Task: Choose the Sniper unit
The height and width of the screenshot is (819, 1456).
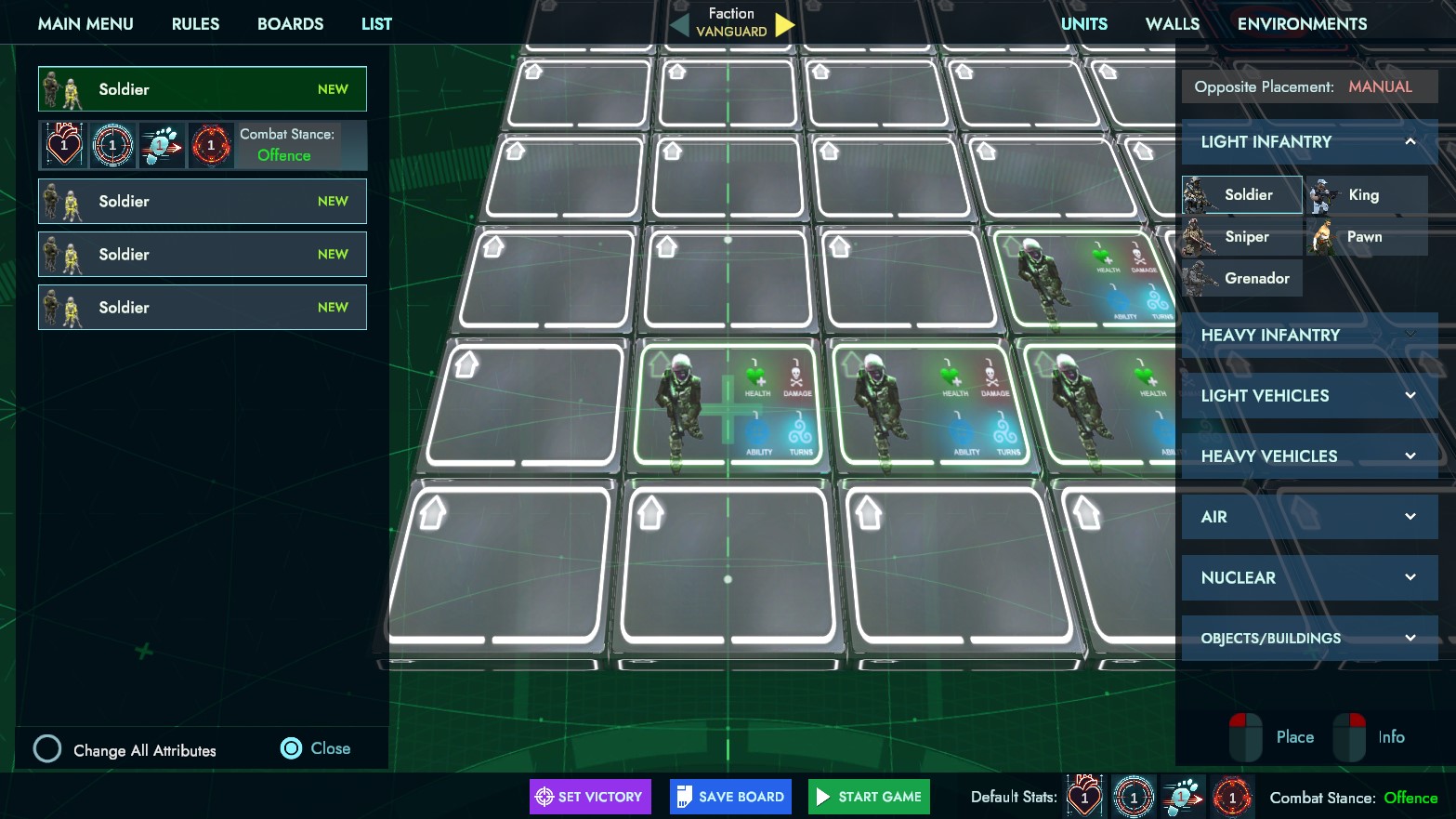Action: (1241, 237)
